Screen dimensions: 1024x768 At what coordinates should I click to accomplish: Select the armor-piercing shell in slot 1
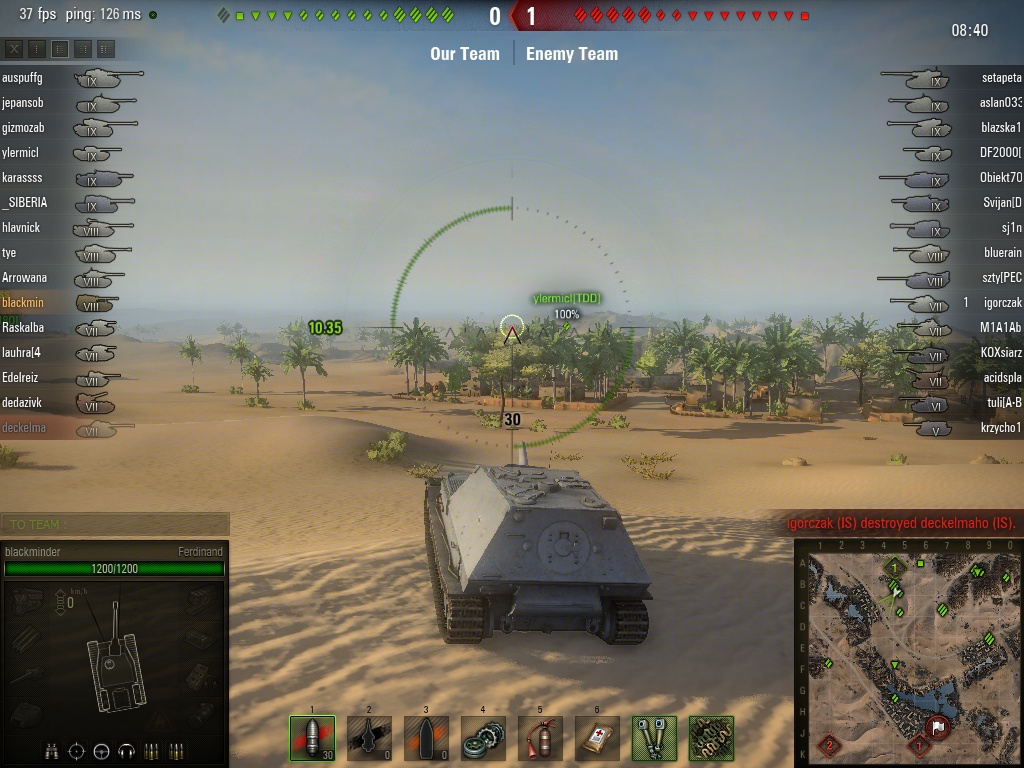tap(312, 738)
